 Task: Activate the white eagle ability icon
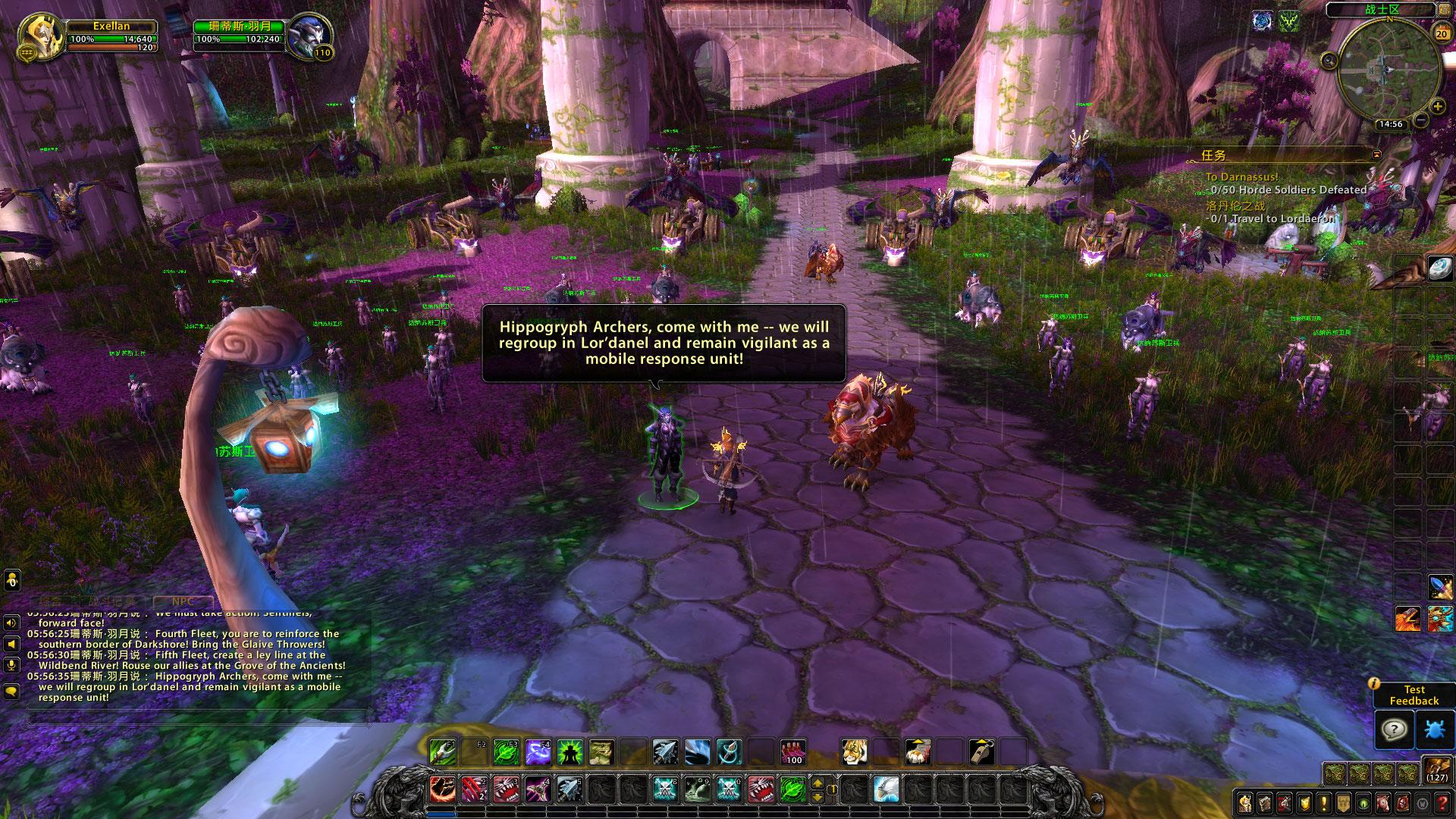click(885, 789)
